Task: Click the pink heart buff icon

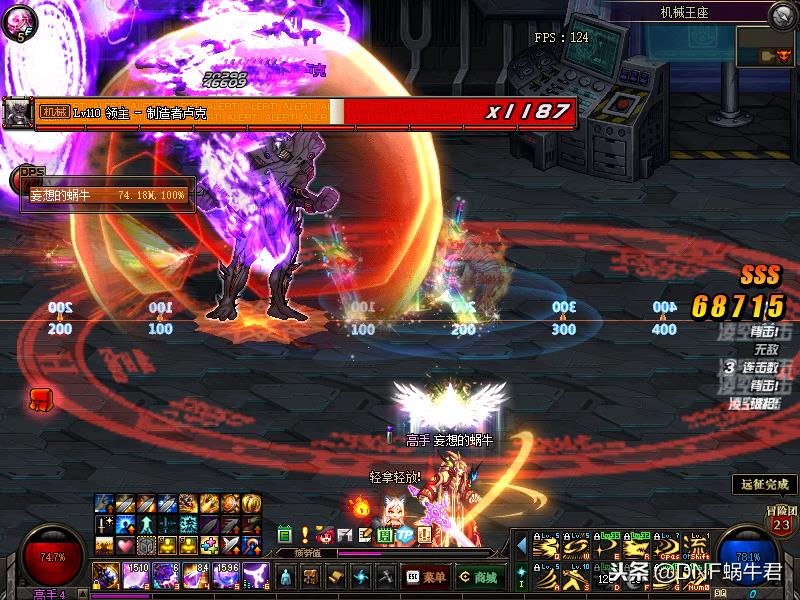Action: click(124, 546)
